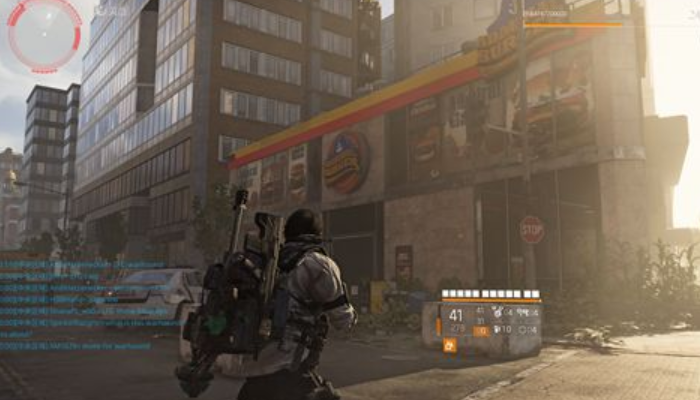The image size is (700, 400).
Task: Open the circular minimap
Action: 44,34
